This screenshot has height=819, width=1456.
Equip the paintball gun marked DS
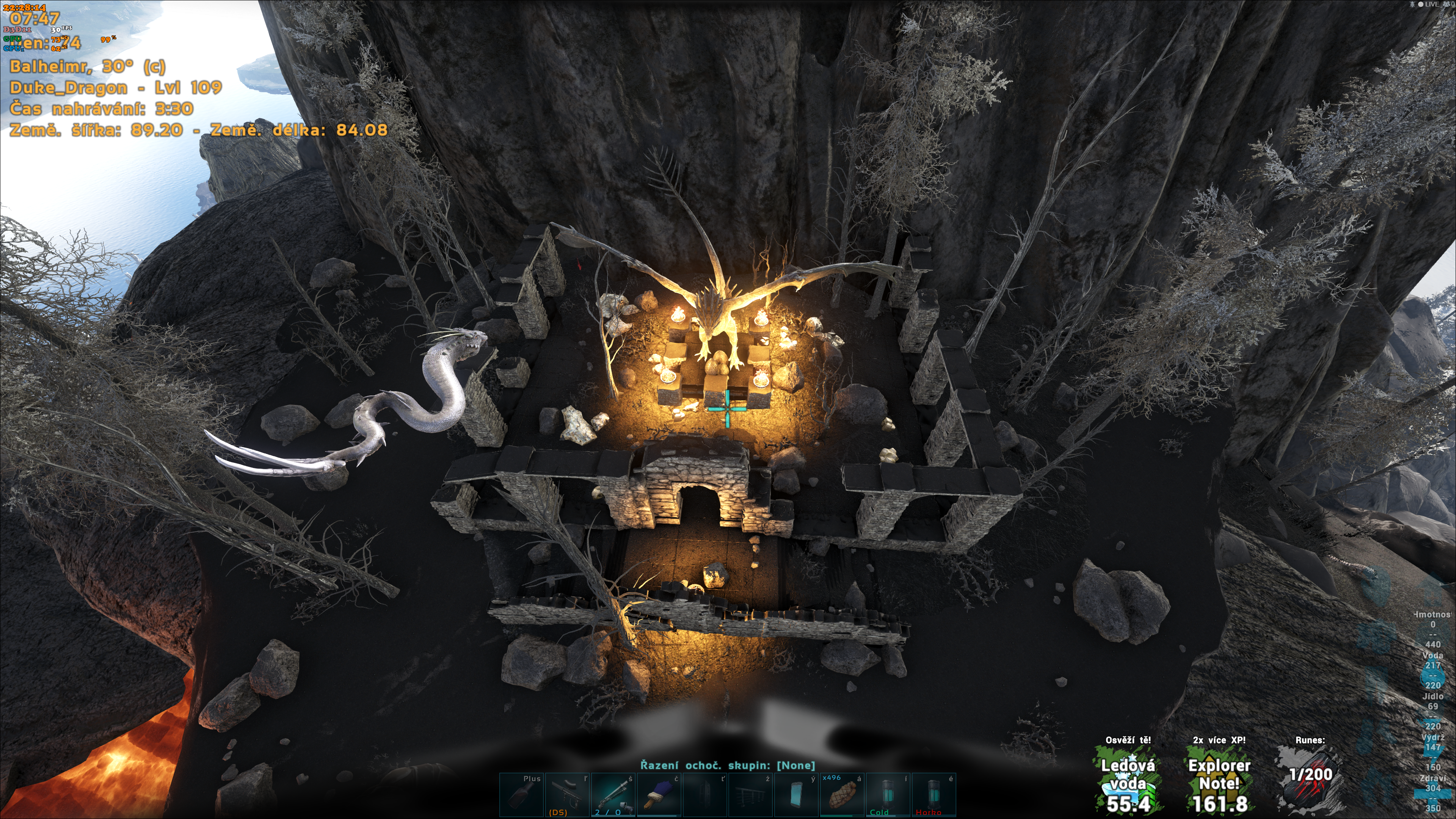(567, 795)
